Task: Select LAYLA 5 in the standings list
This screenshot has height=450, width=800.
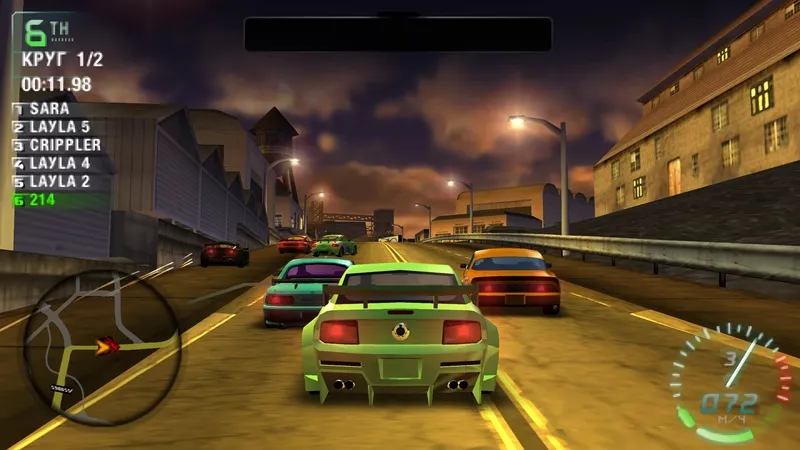Action: click(59, 126)
